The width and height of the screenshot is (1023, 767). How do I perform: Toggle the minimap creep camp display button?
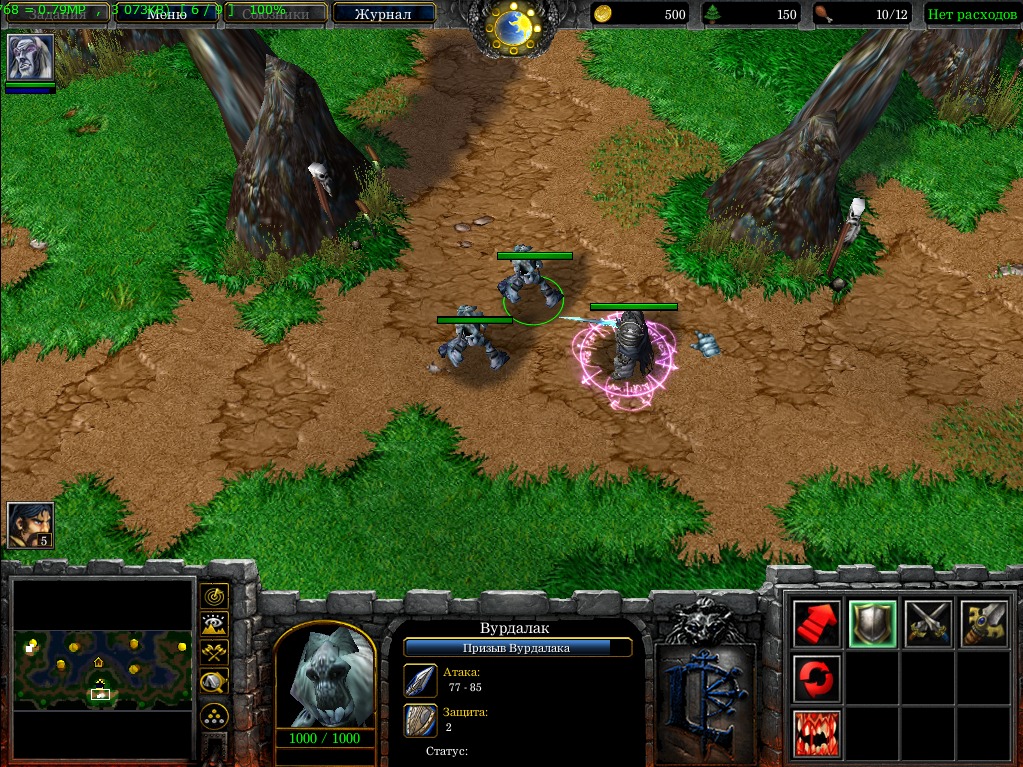pos(214,683)
